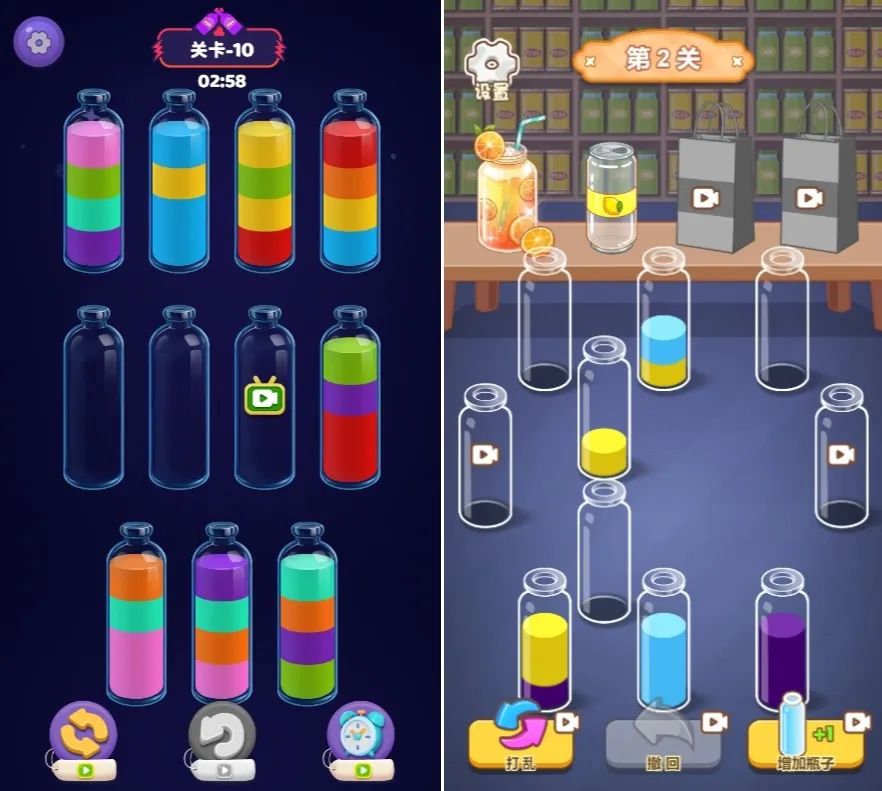Pick the bottle holding only purple liquid

tap(782, 650)
